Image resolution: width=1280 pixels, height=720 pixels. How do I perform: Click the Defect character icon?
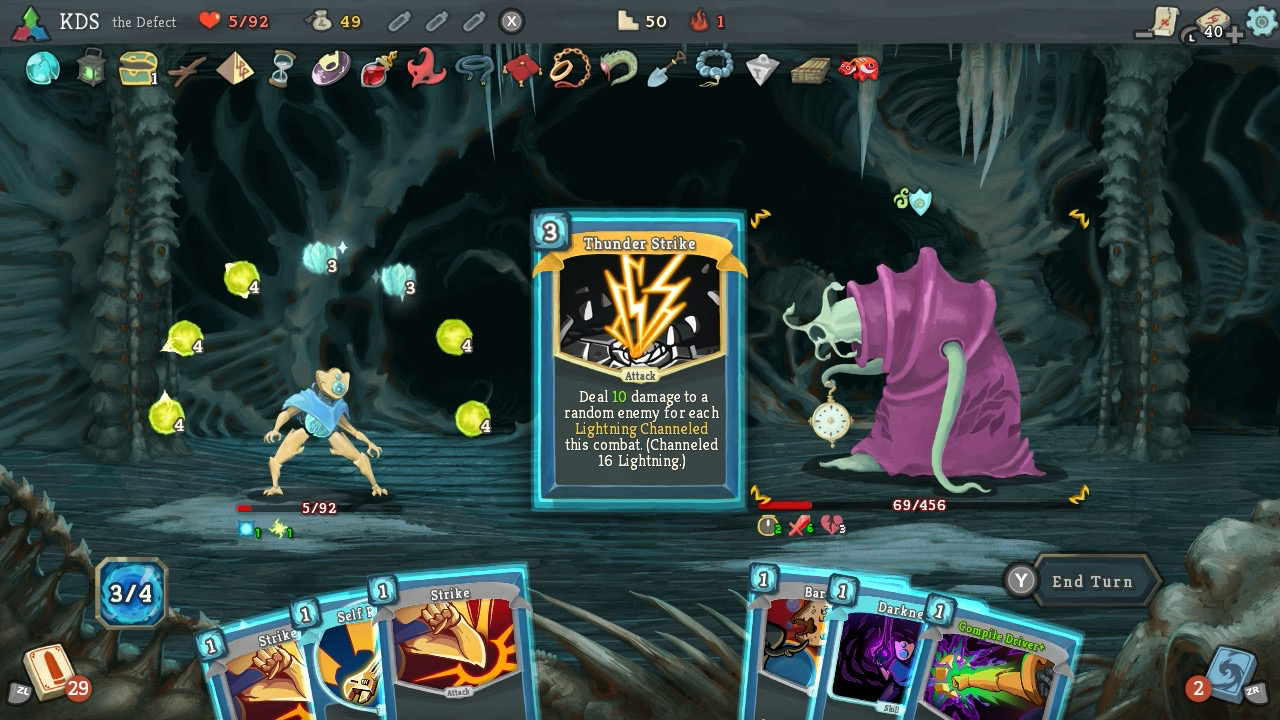31,23
